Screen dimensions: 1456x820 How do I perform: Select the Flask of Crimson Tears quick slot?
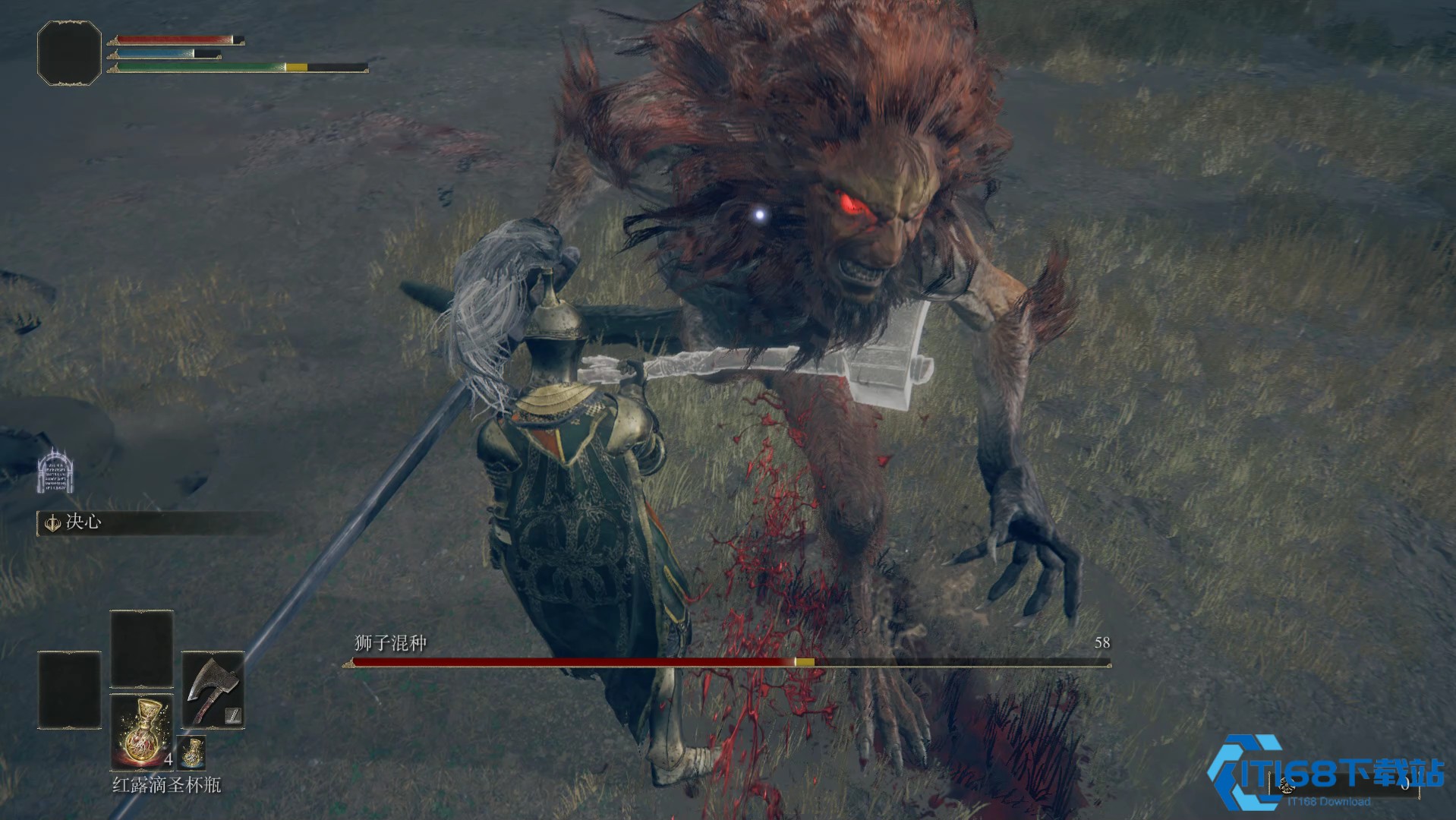[142, 733]
